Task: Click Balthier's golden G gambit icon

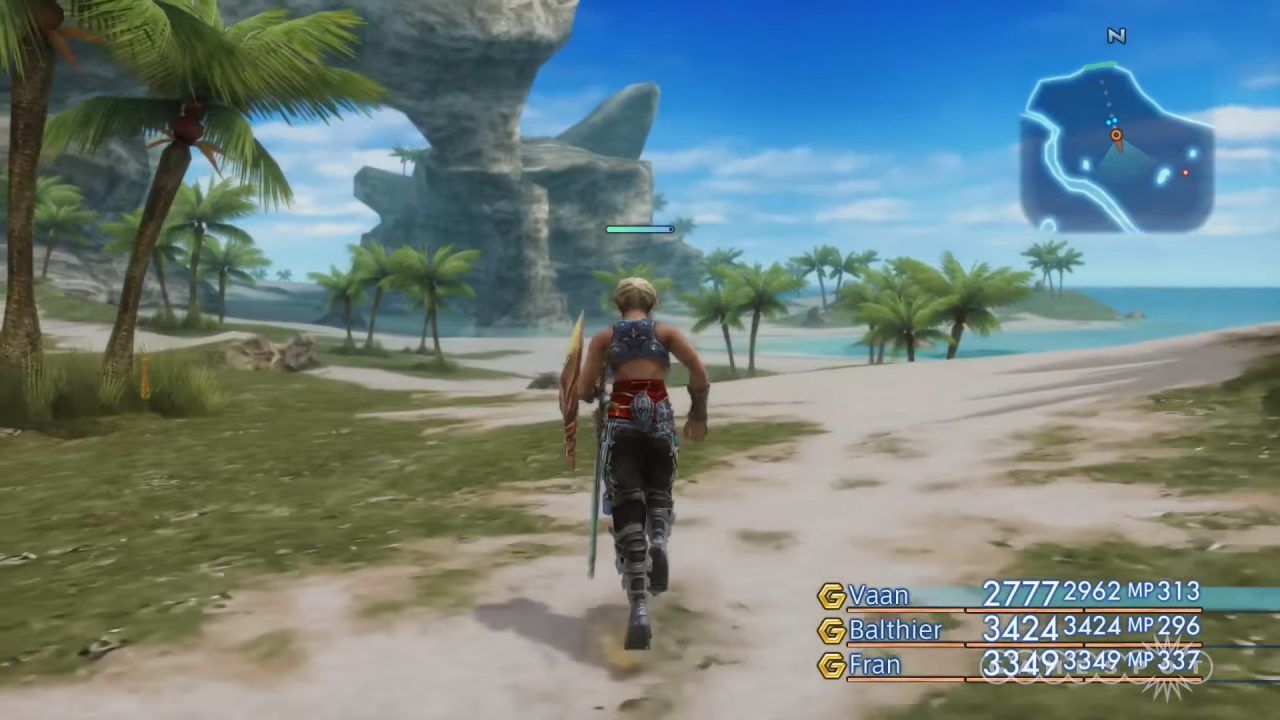Action: [x=832, y=630]
